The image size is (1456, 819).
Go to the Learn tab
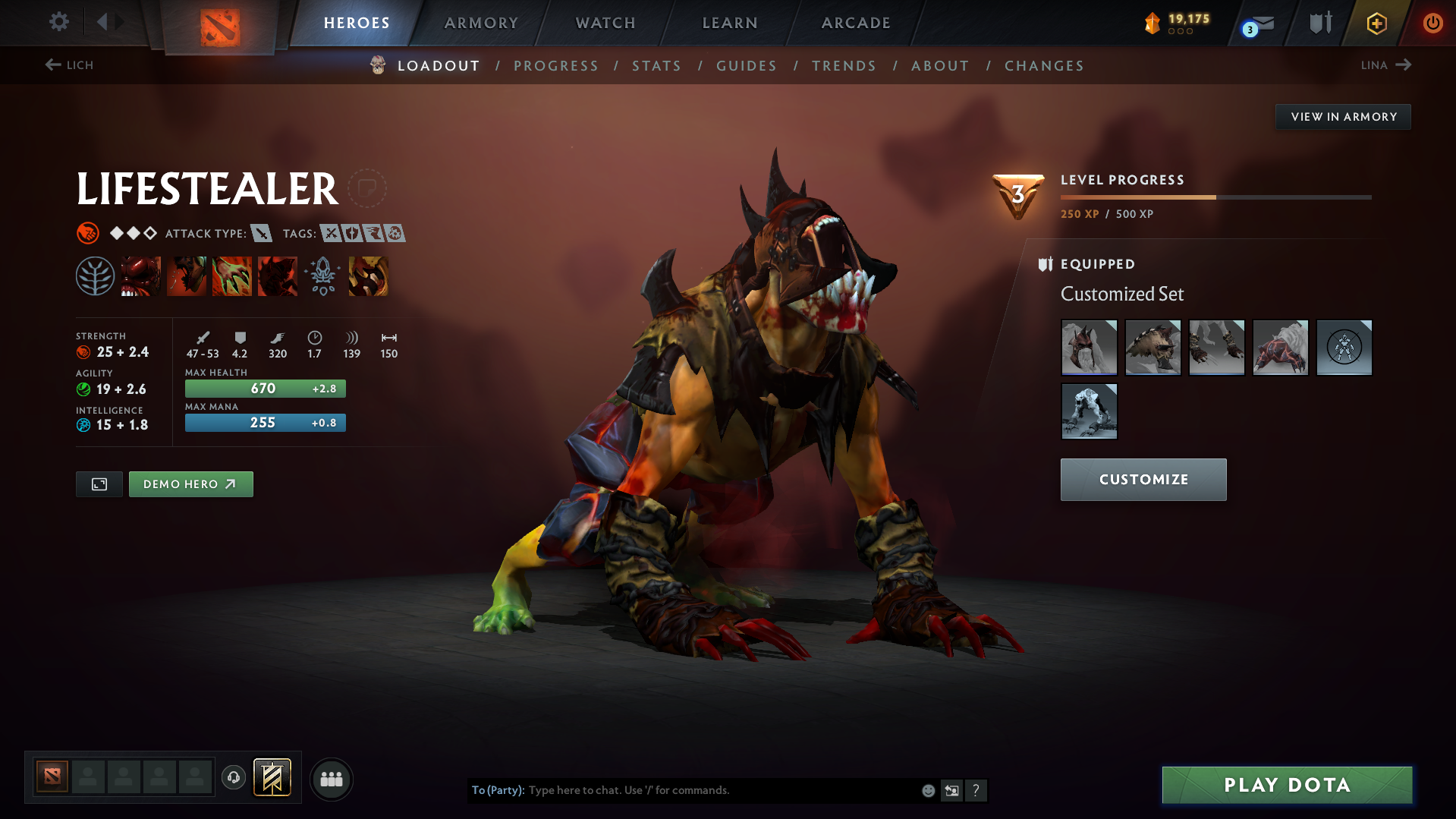coord(730,23)
